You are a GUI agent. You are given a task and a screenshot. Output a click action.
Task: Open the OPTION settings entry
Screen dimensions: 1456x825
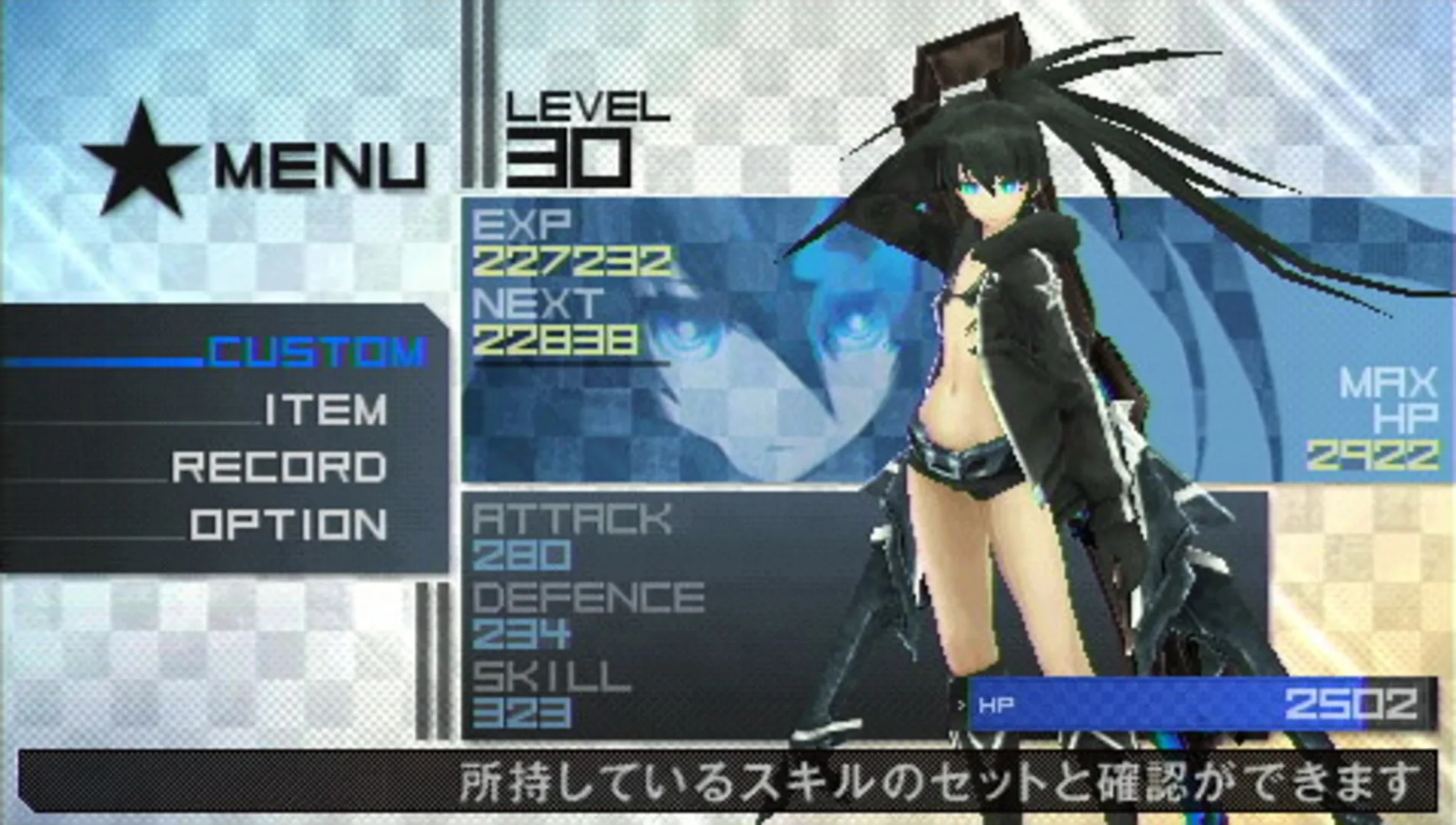pos(286,523)
